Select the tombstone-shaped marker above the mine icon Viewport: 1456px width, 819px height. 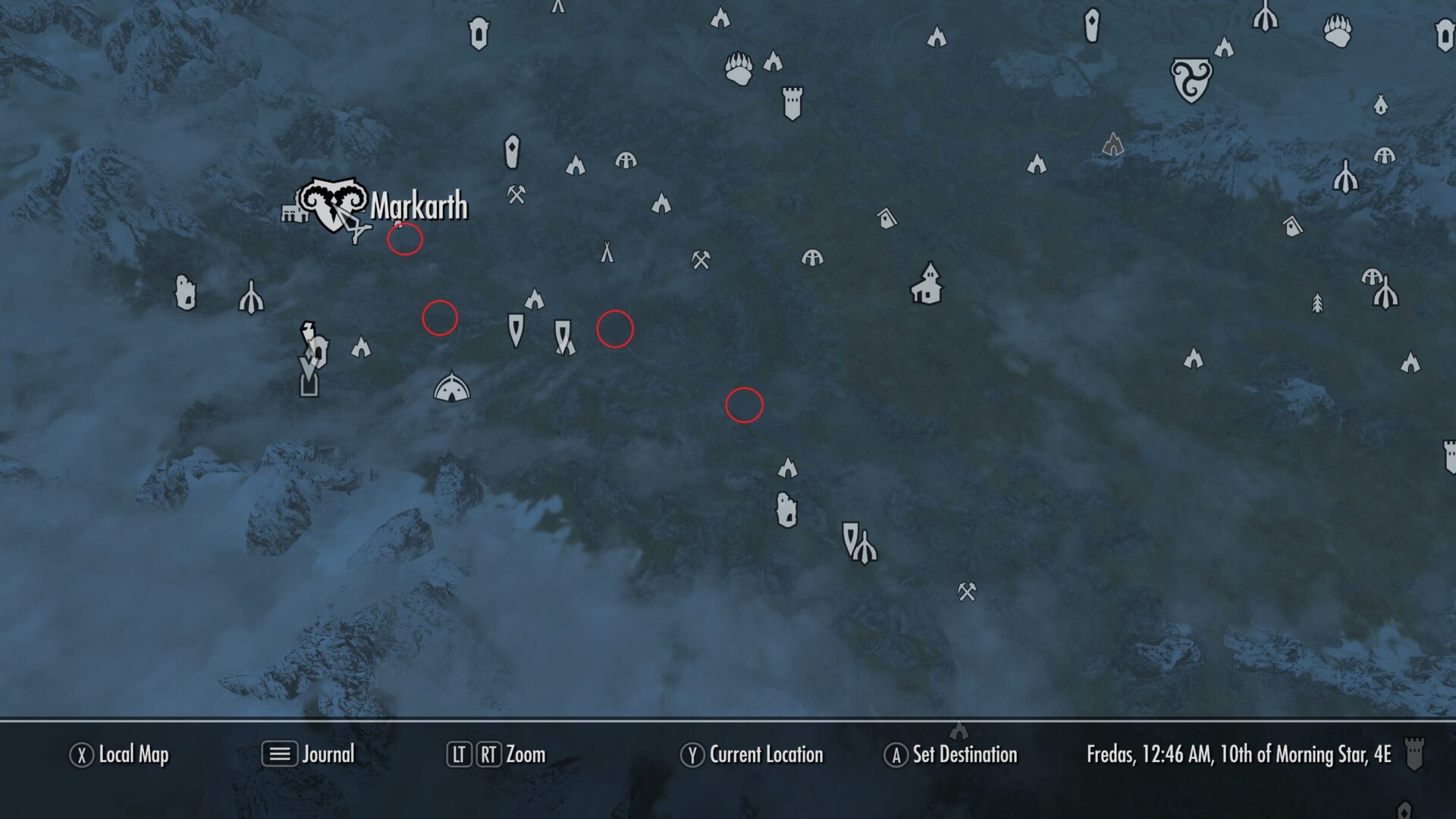[513, 153]
